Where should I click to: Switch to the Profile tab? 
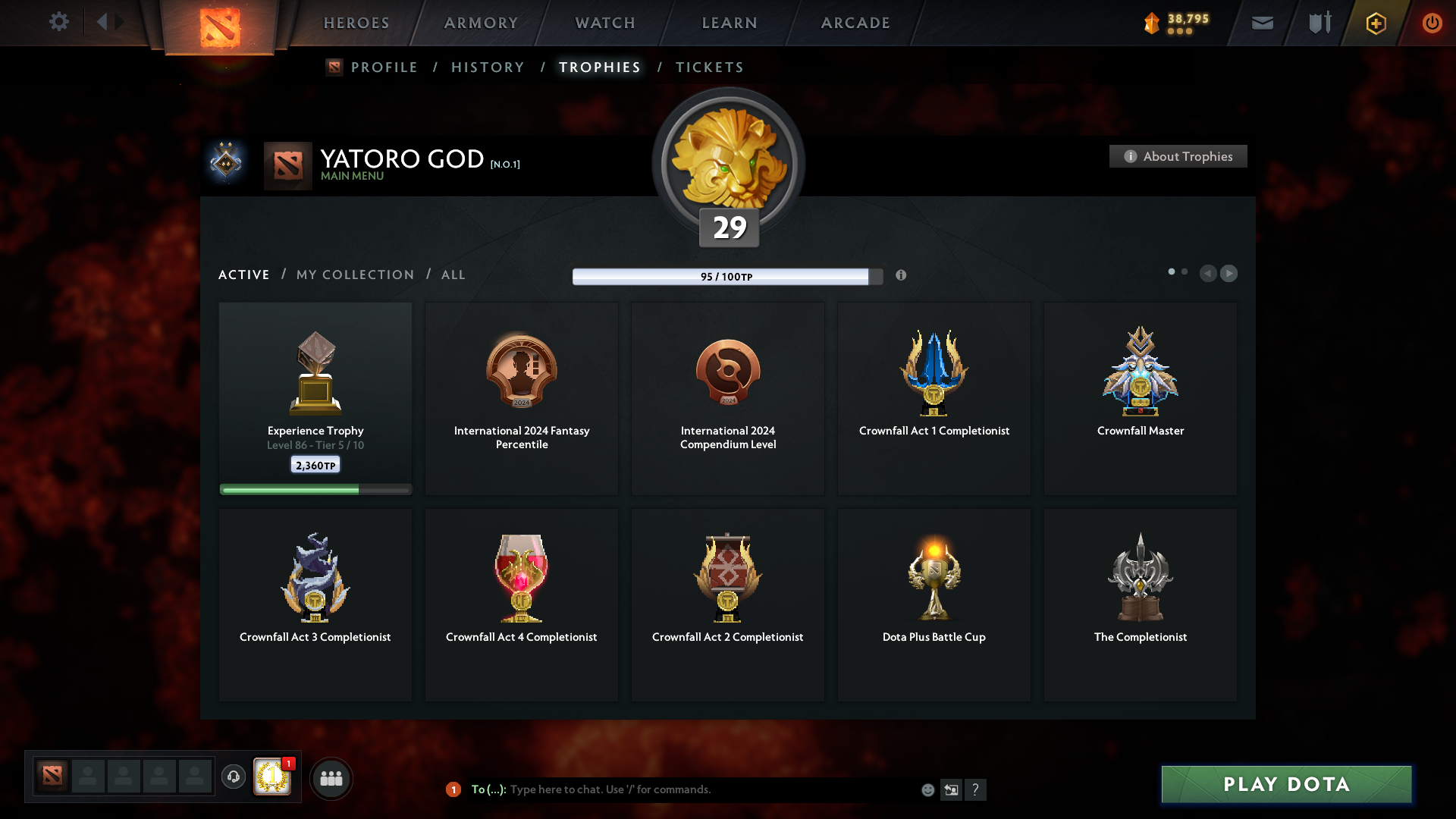[384, 67]
